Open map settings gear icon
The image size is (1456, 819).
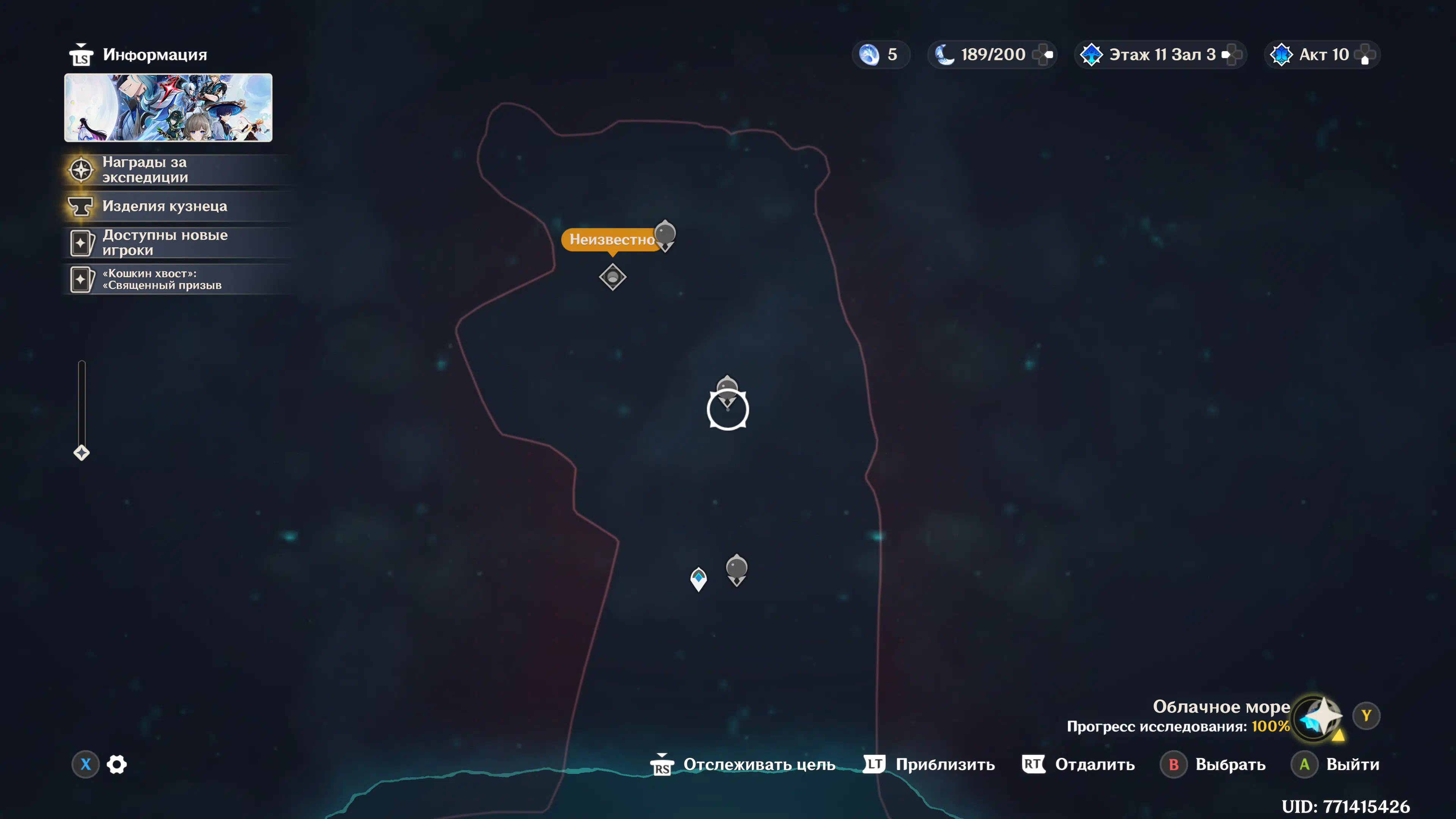pyautogui.click(x=117, y=764)
